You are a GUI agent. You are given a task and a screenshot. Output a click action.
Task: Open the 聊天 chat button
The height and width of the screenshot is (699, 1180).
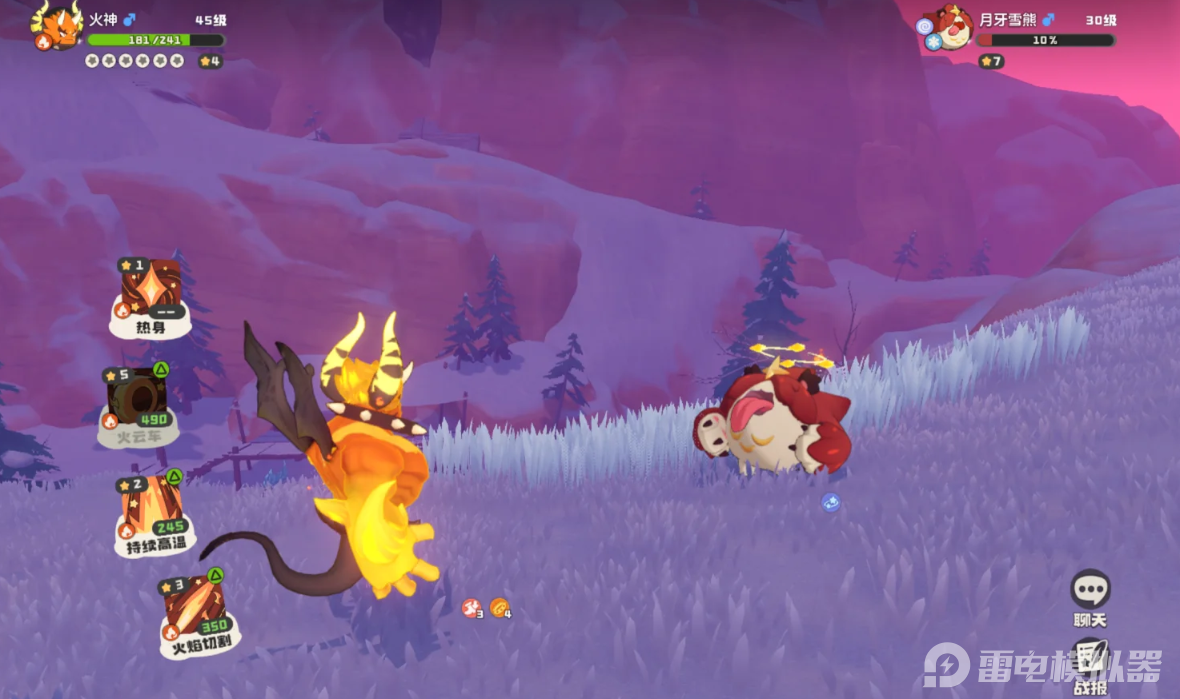tap(1090, 592)
